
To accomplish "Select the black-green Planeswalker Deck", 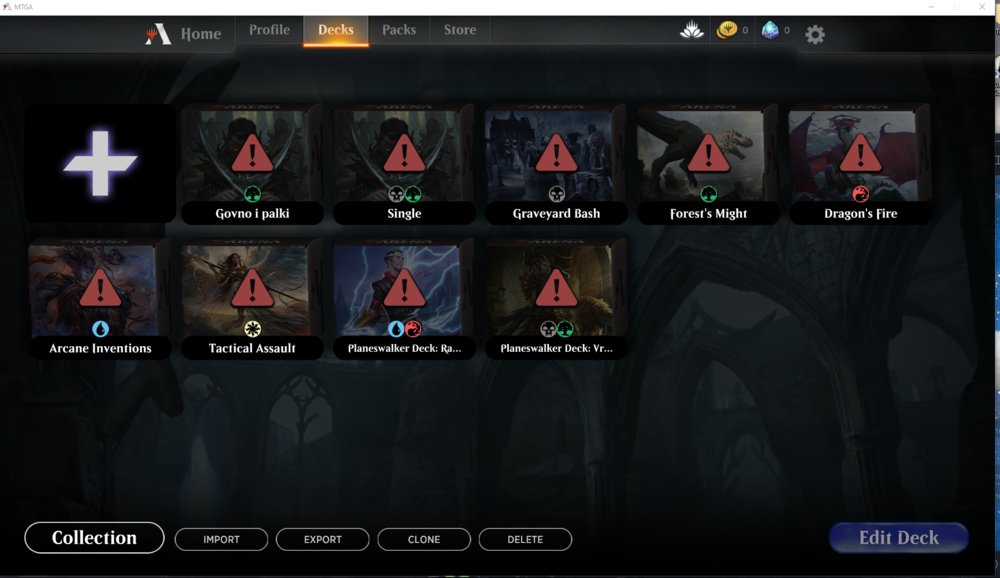I will (x=556, y=295).
